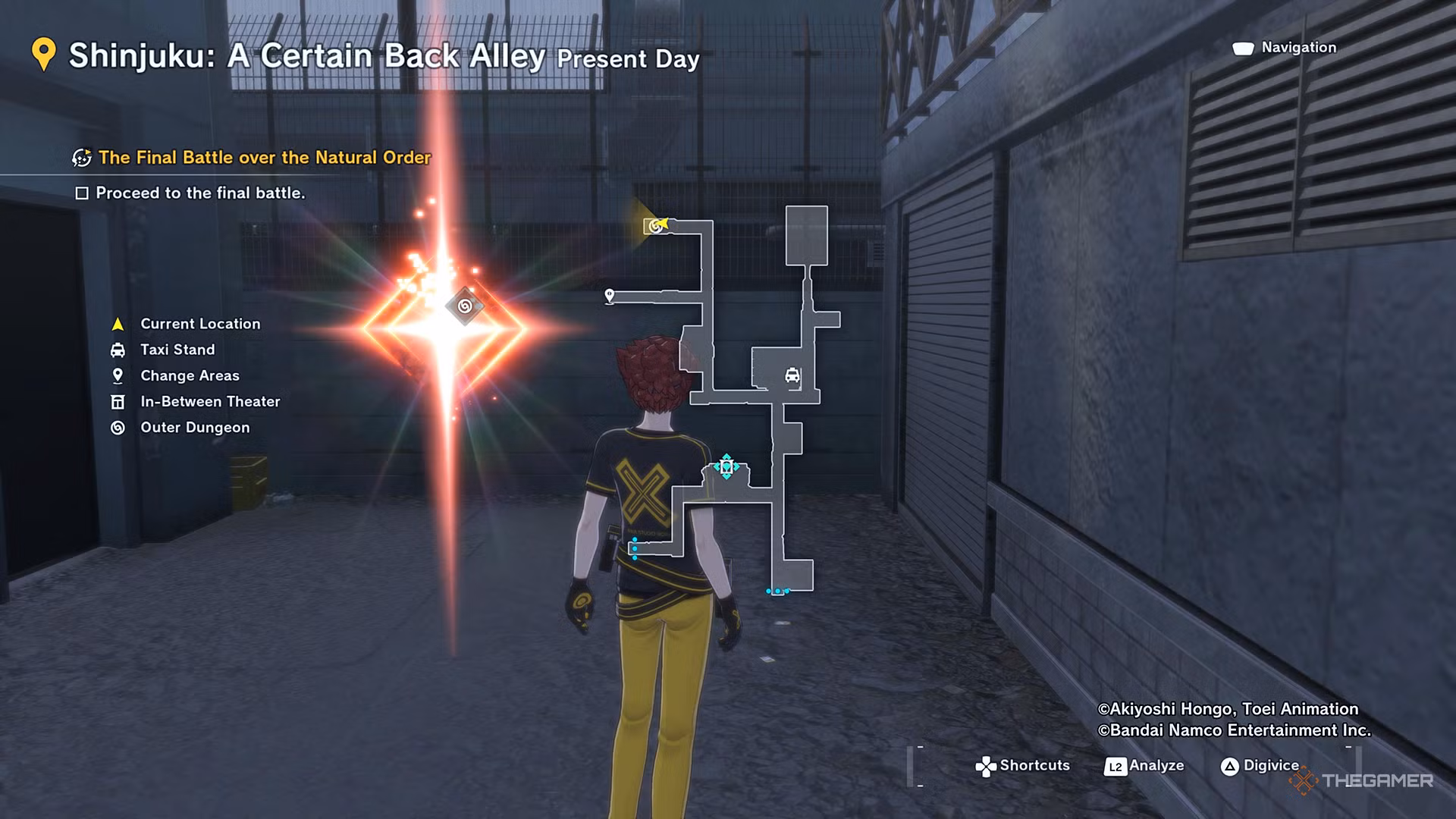This screenshot has height=819, width=1456.
Task: Select the Current Location legend entry
Action: [x=199, y=324]
